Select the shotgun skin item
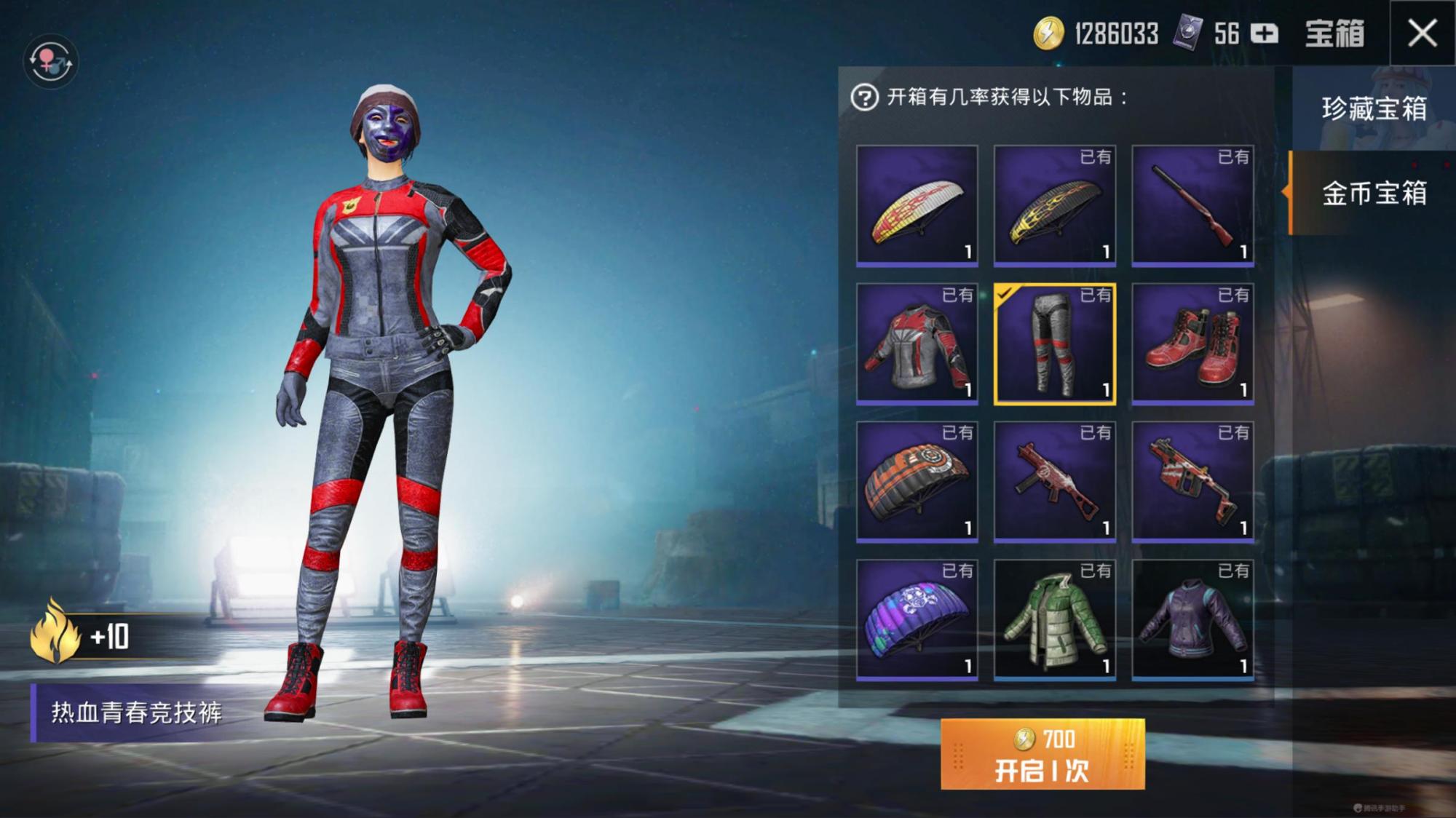1456x818 pixels. pos(1192,204)
